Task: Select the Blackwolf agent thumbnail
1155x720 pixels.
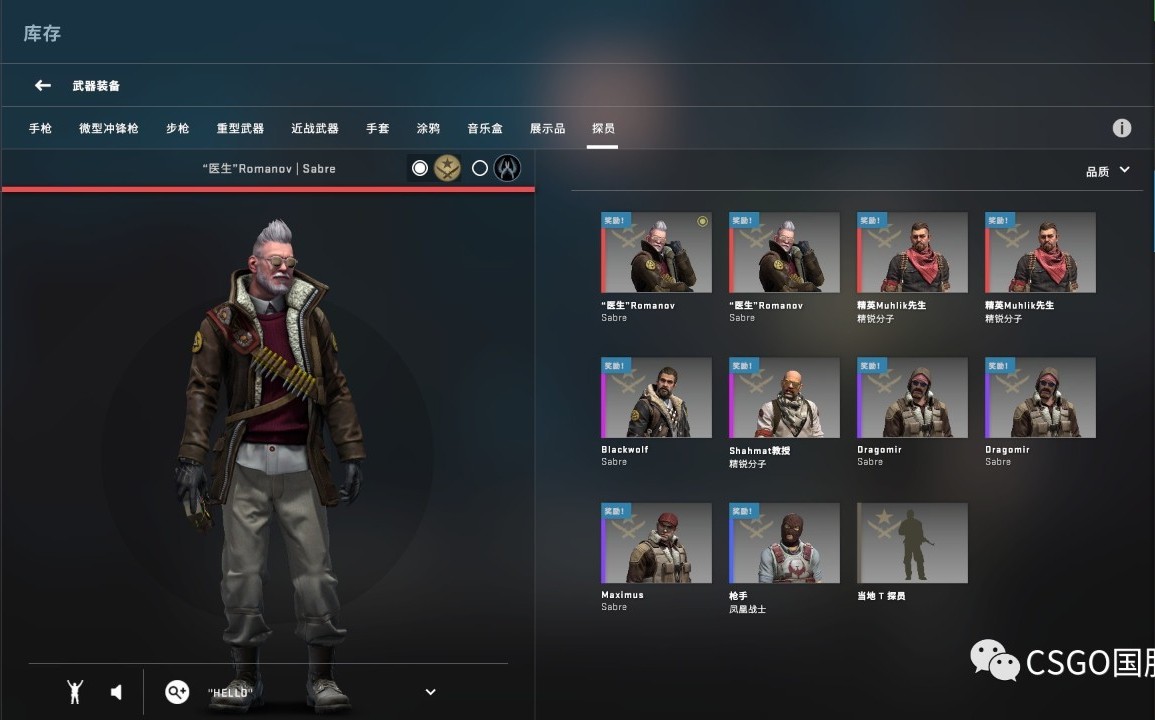Action: click(656, 398)
